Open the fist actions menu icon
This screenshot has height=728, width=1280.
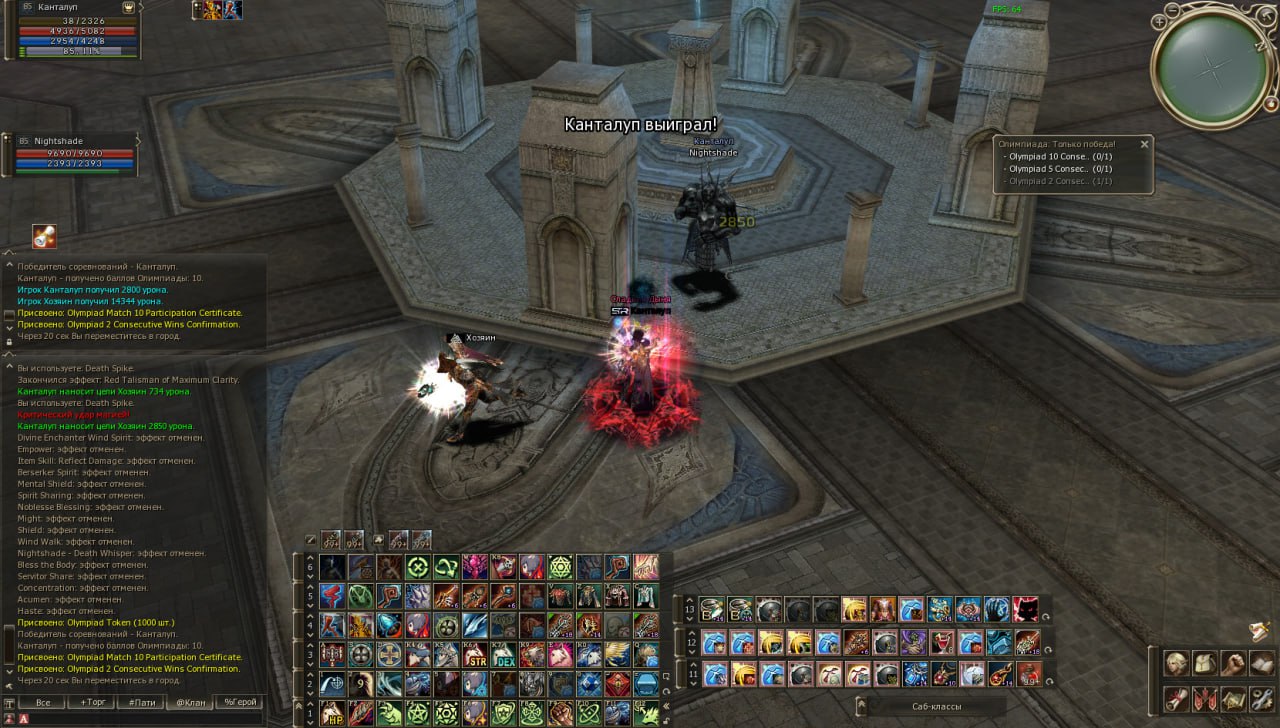pos(1233,663)
